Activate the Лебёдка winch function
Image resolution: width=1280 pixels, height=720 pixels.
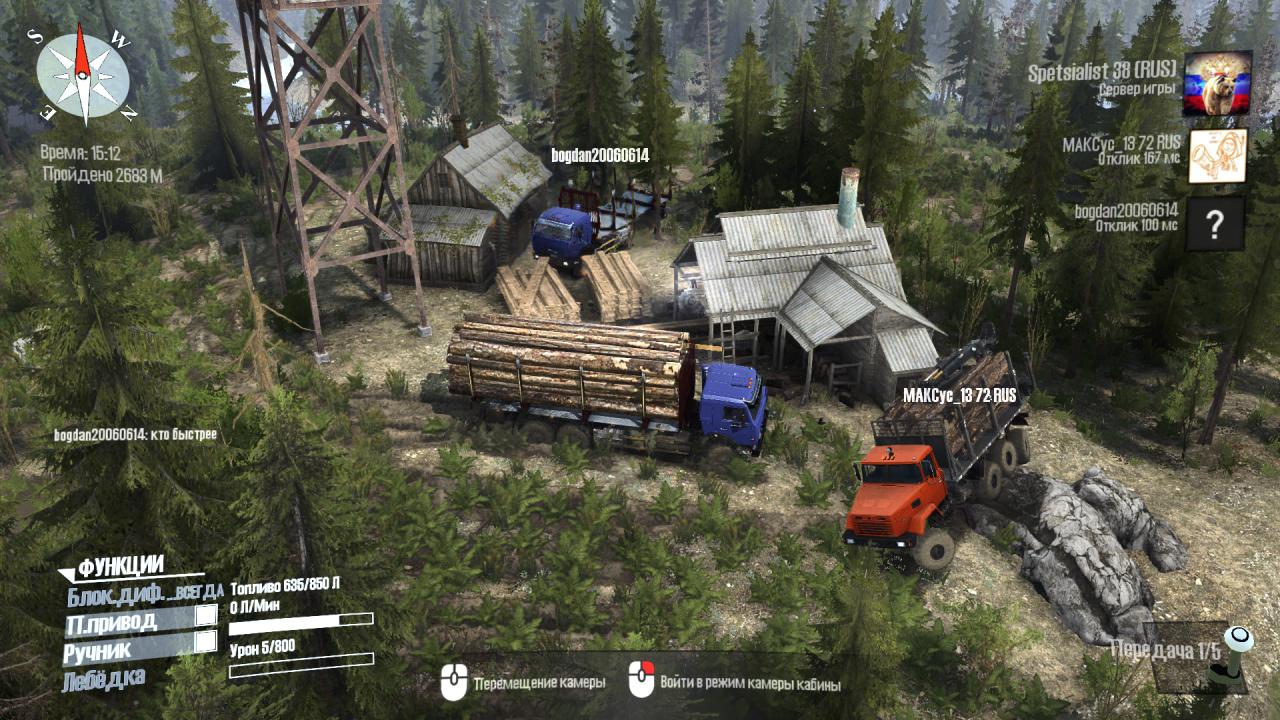tap(103, 680)
